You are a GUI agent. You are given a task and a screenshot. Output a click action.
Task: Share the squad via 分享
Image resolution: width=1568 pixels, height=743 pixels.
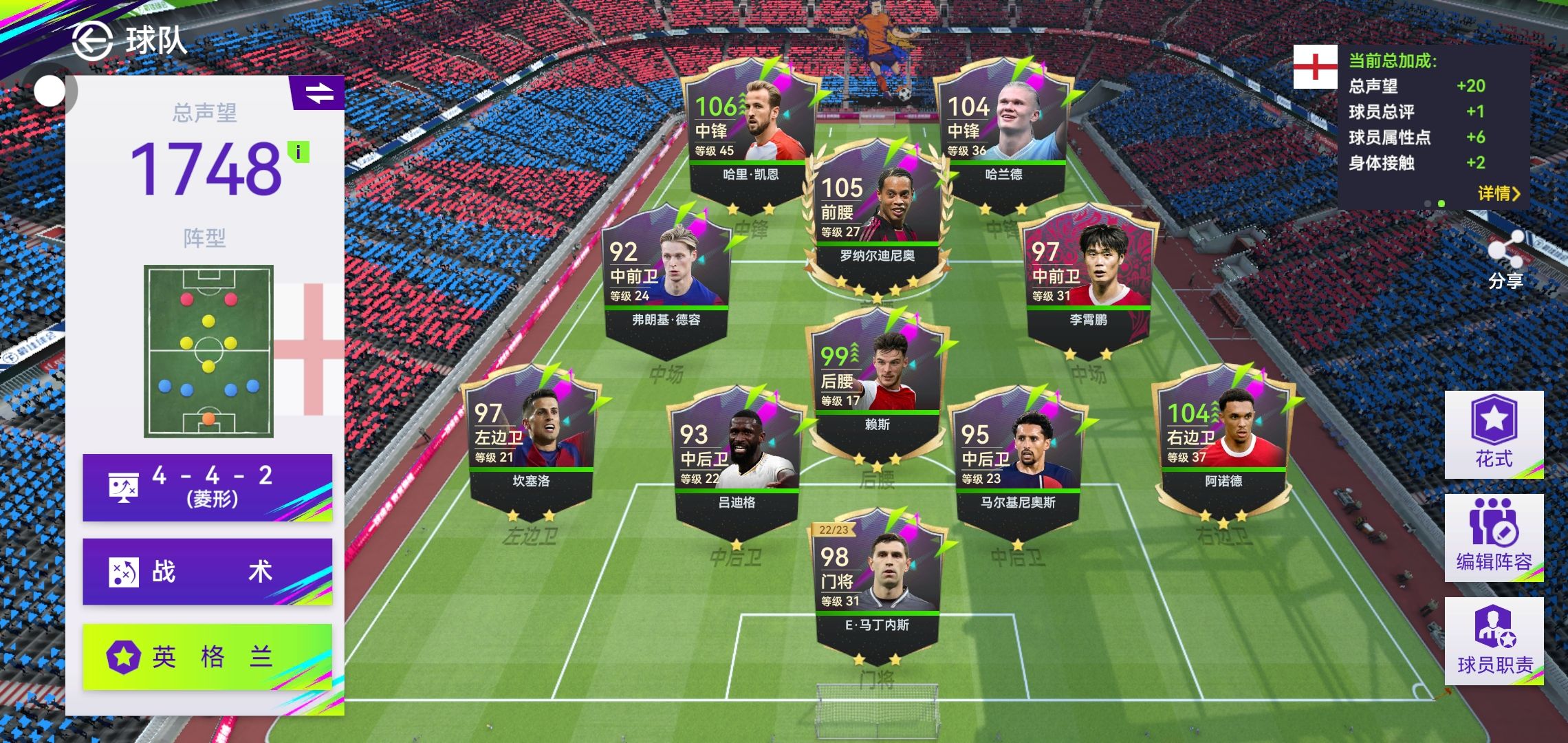click(1505, 261)
